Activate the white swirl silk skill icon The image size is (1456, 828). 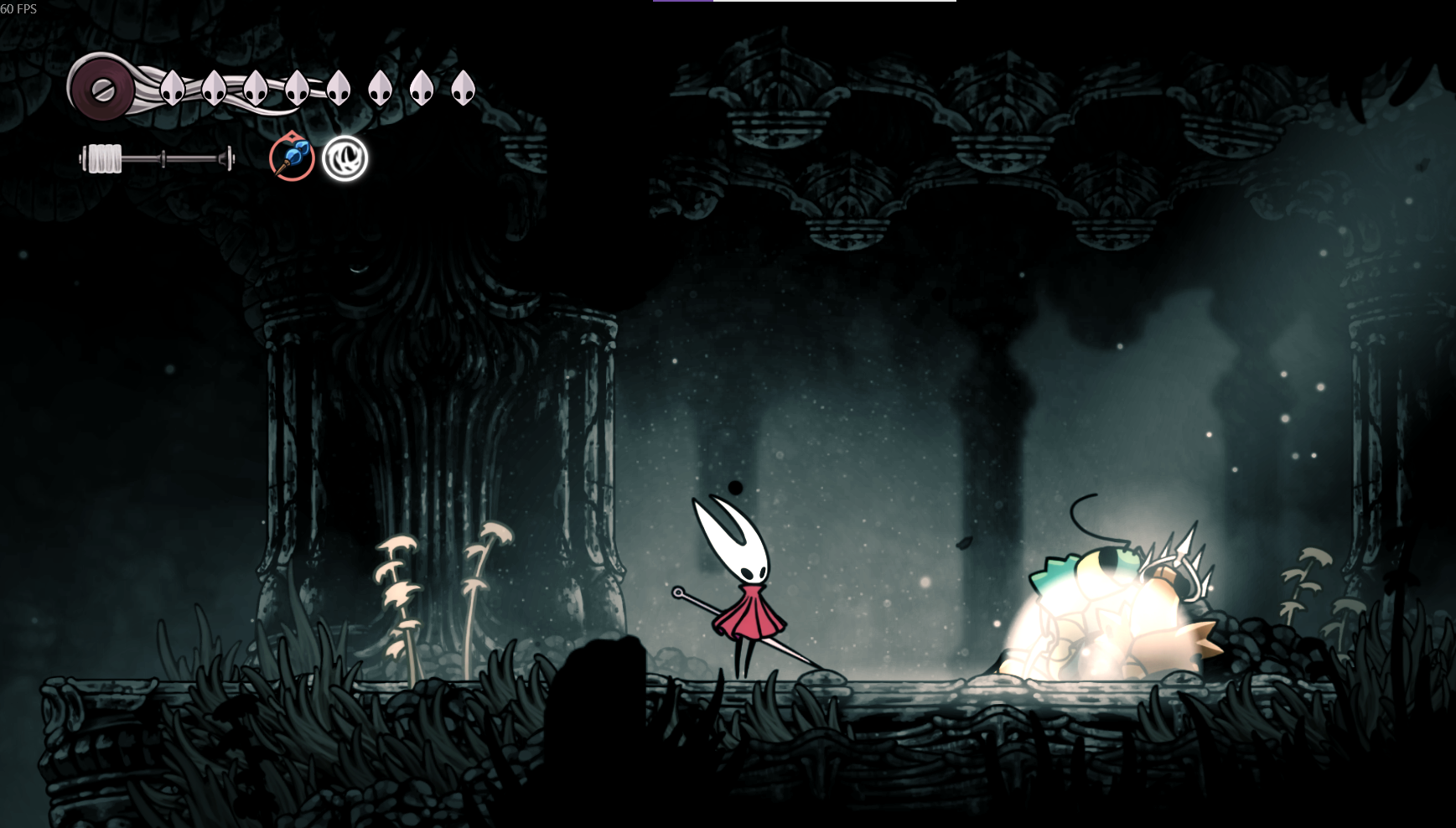[345, 158]
